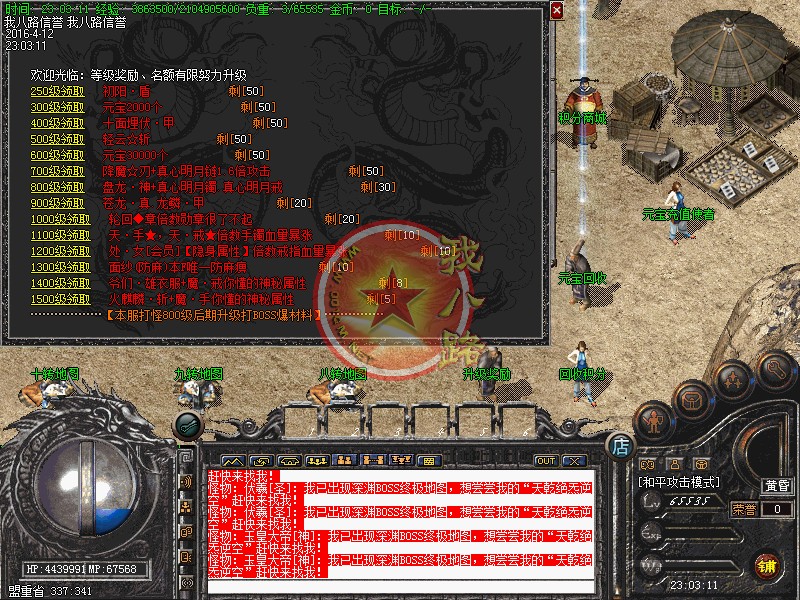Open the round orange 铺 stall button

tap(766, 565)
